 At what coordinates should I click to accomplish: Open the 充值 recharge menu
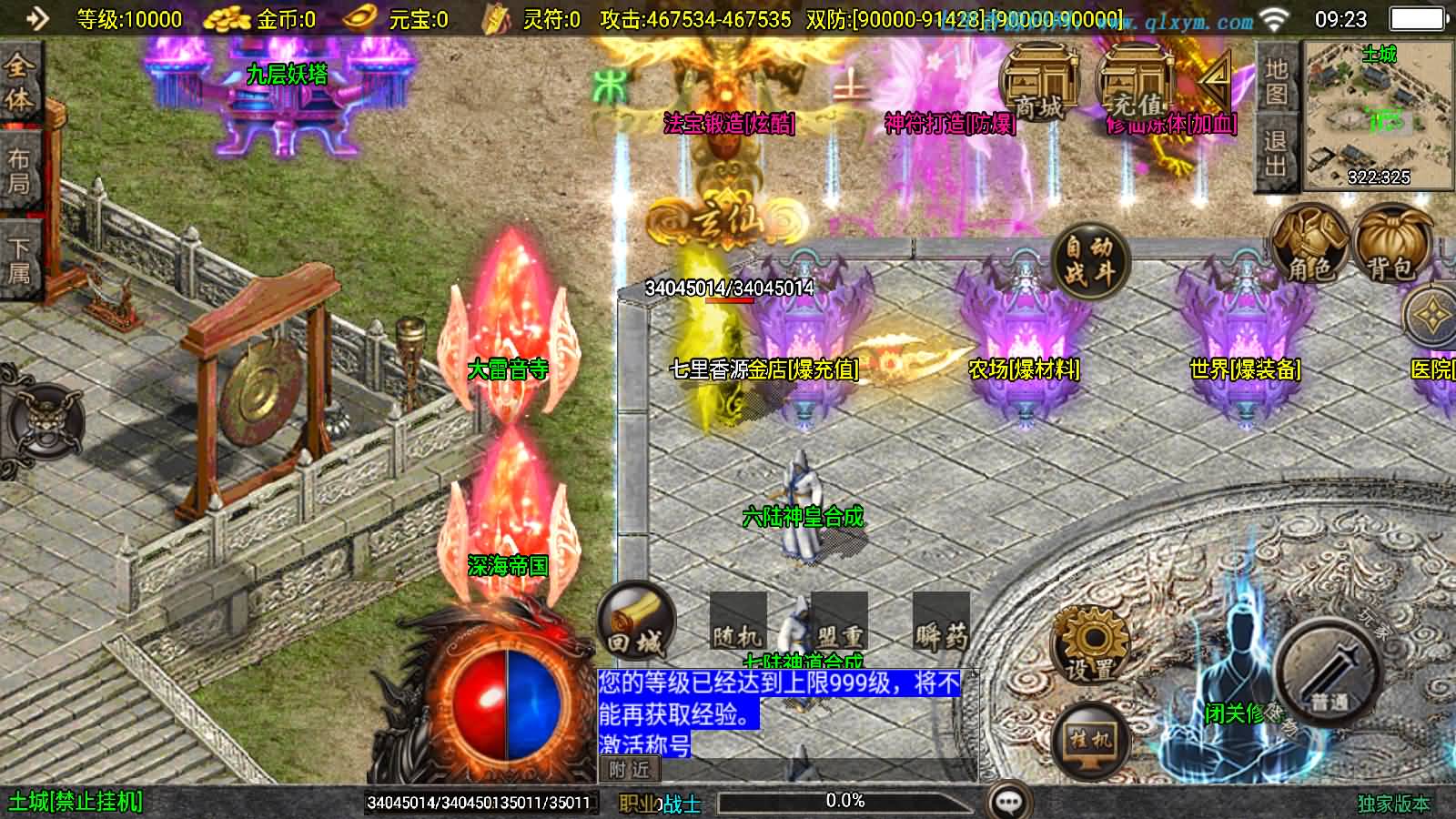[1136, 85]
